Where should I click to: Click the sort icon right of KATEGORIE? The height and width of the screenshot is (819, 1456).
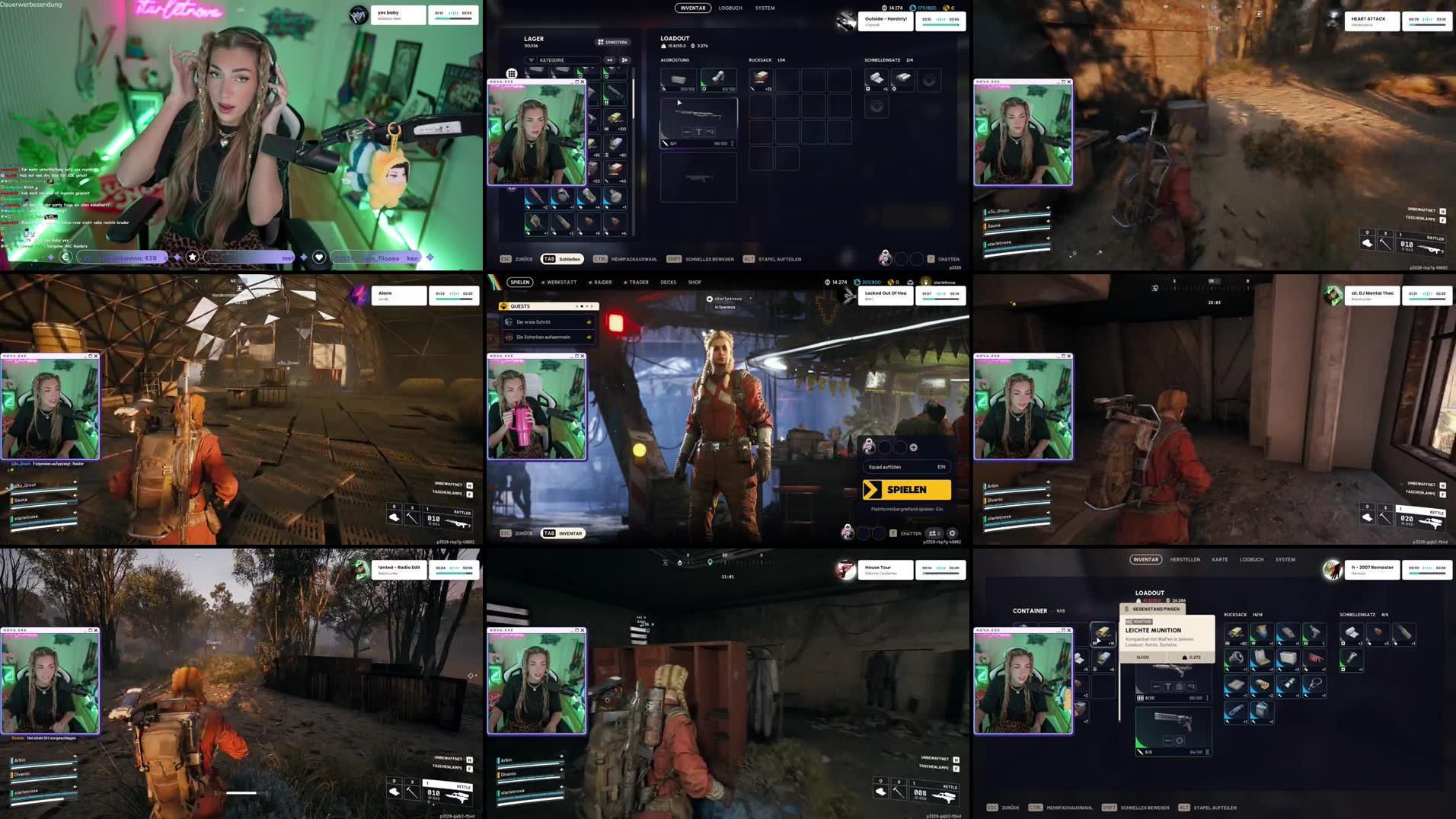(x=626, y=60)
